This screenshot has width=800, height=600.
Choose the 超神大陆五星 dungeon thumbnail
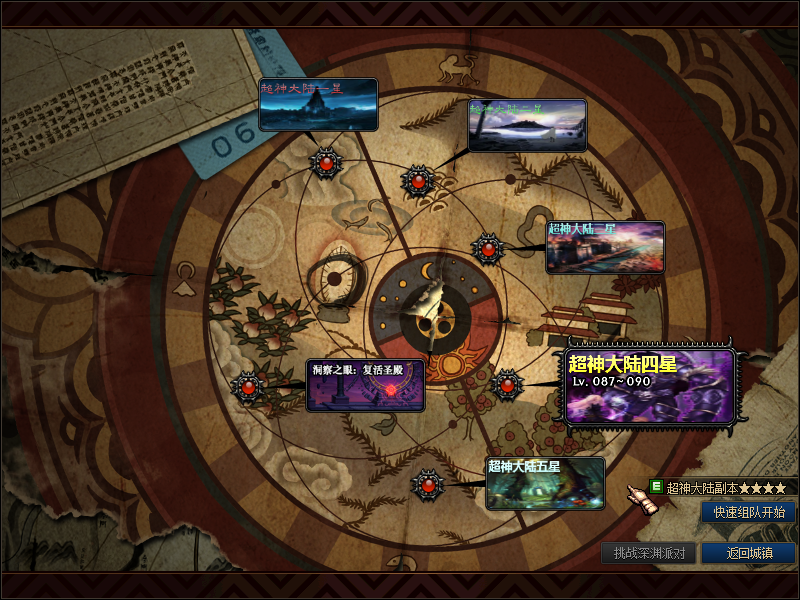[545, 483]
